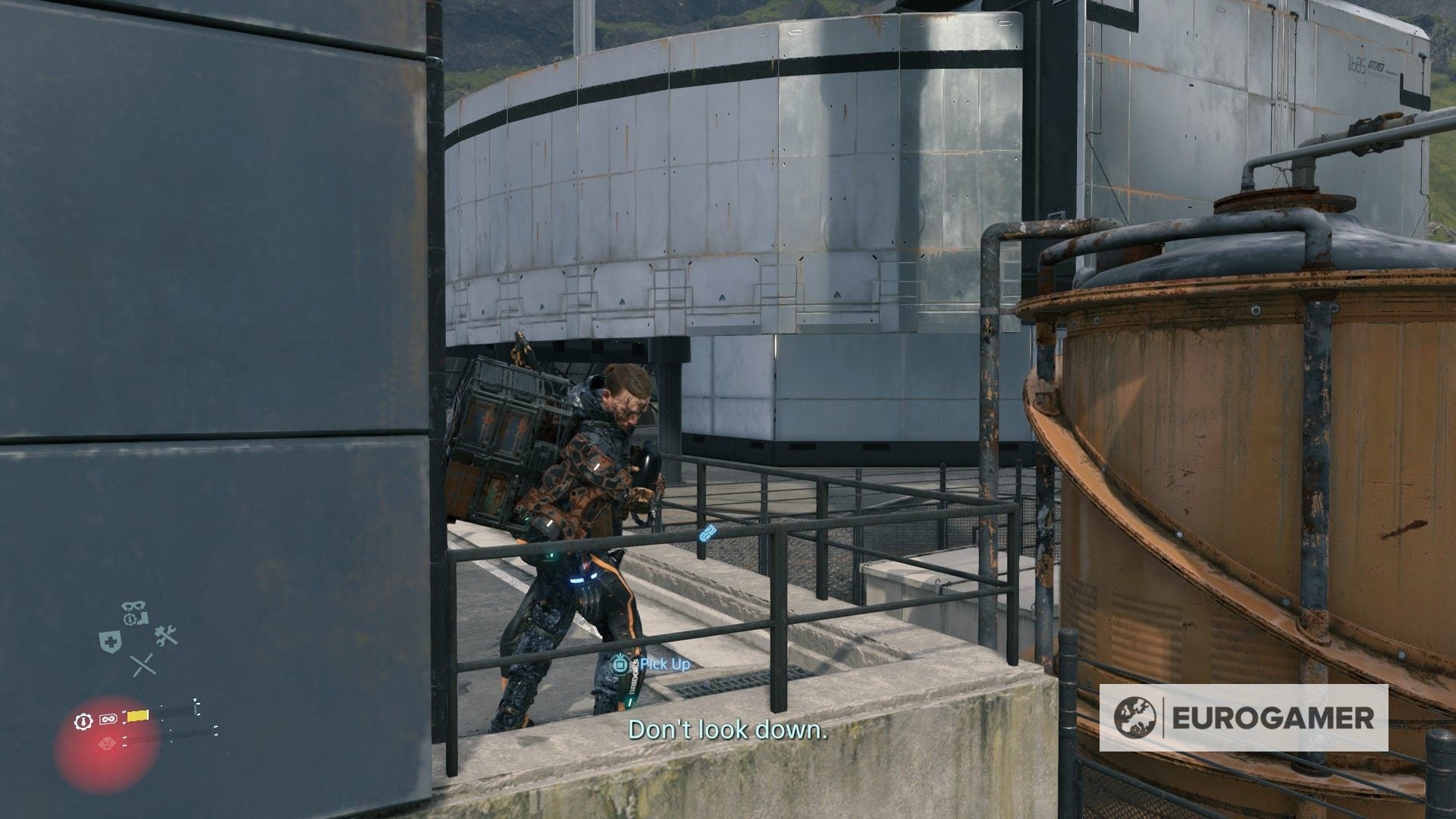This screenshot has width=1456, height=819.
Task: Click the gear-shaped thermometer status icon
Action: click(x=83, y=720)
